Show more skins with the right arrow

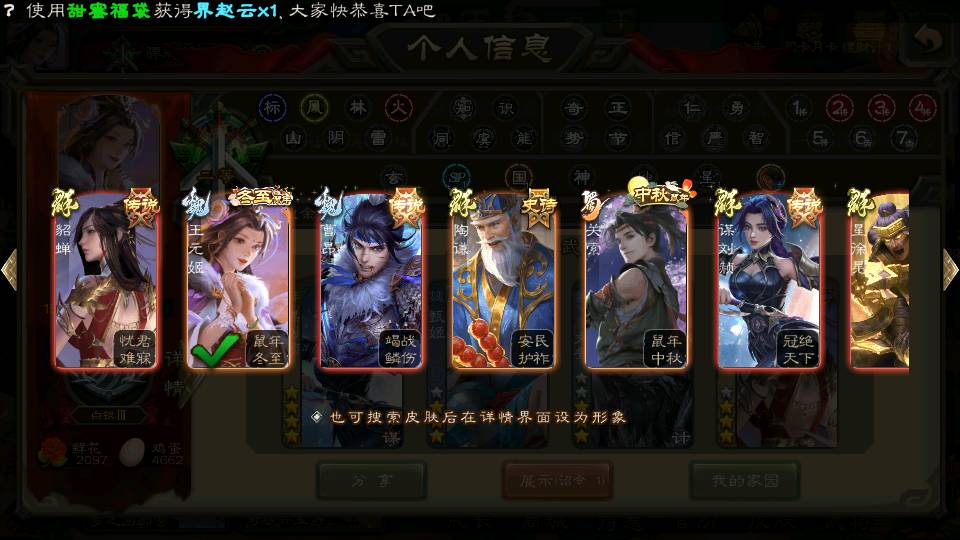tap(950, 269)
